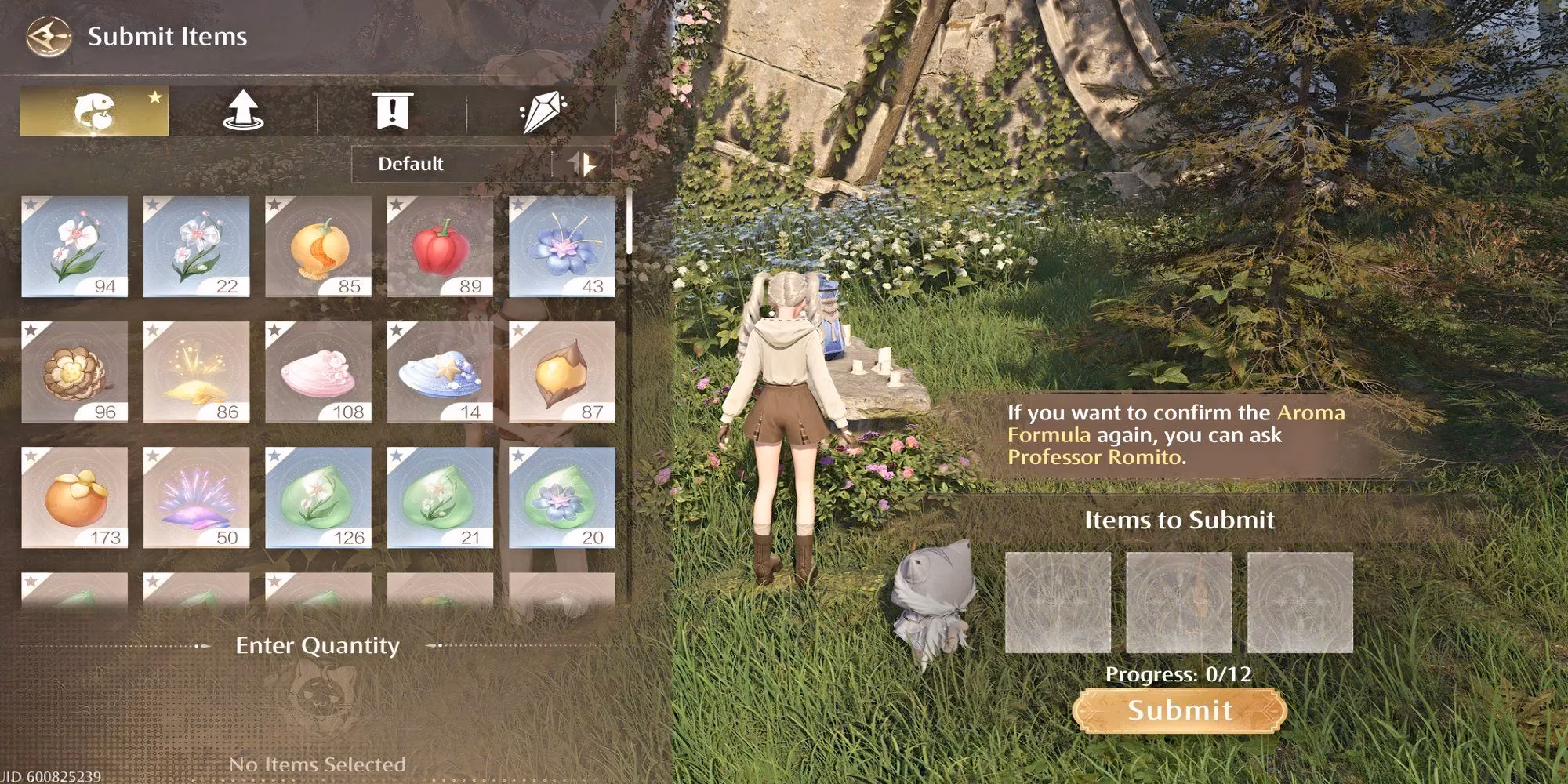Switch to the upward arrow materials tab

(x=243, y=111)
